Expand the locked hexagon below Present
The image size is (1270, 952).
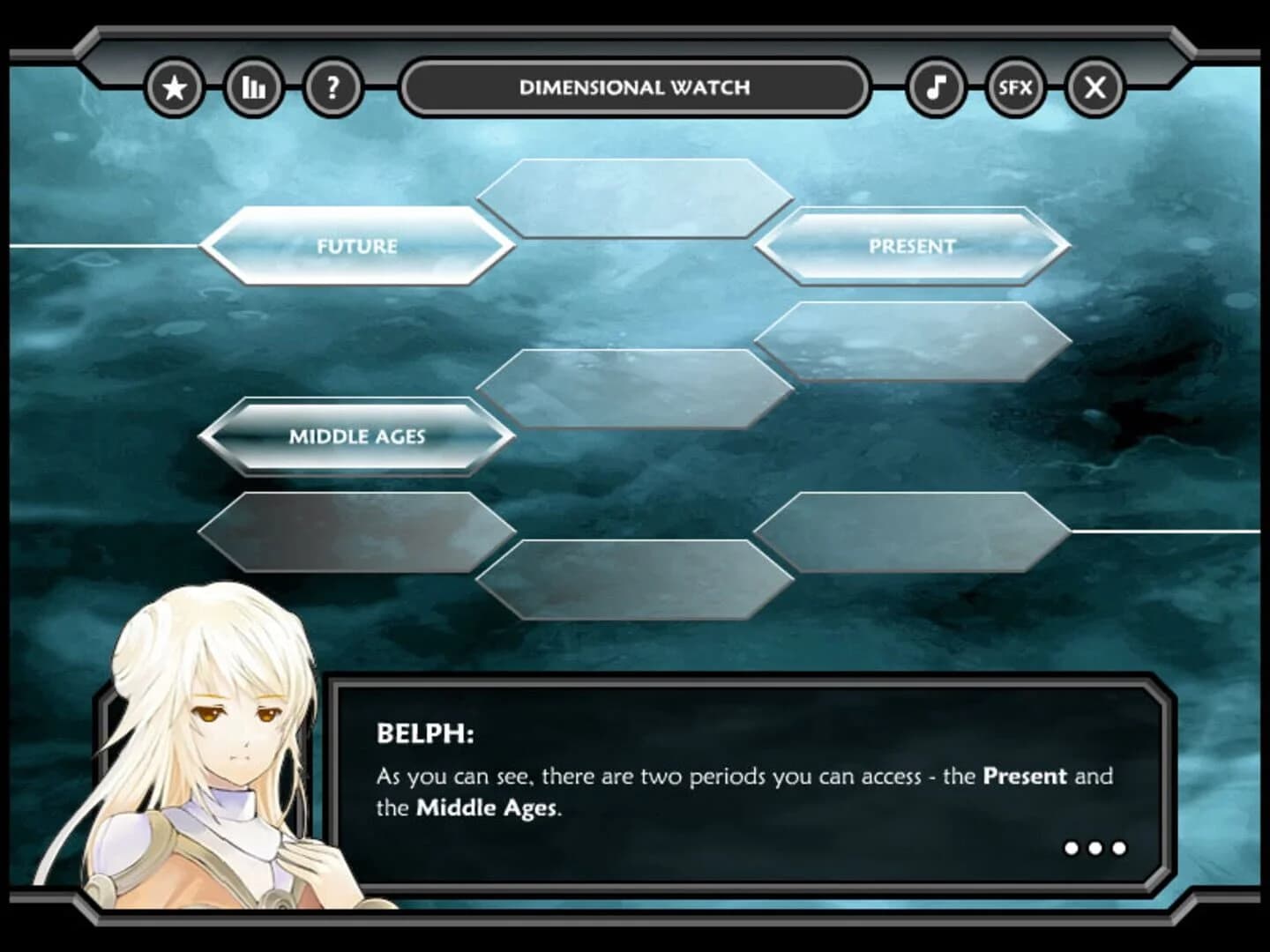pos(915,341)
